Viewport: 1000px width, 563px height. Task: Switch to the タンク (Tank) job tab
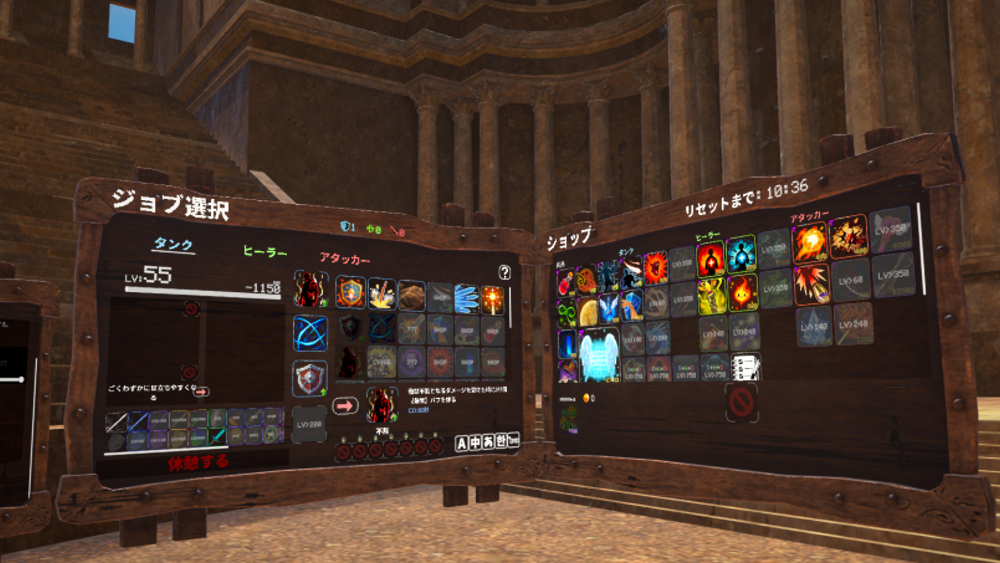click(x=172, y=245)
